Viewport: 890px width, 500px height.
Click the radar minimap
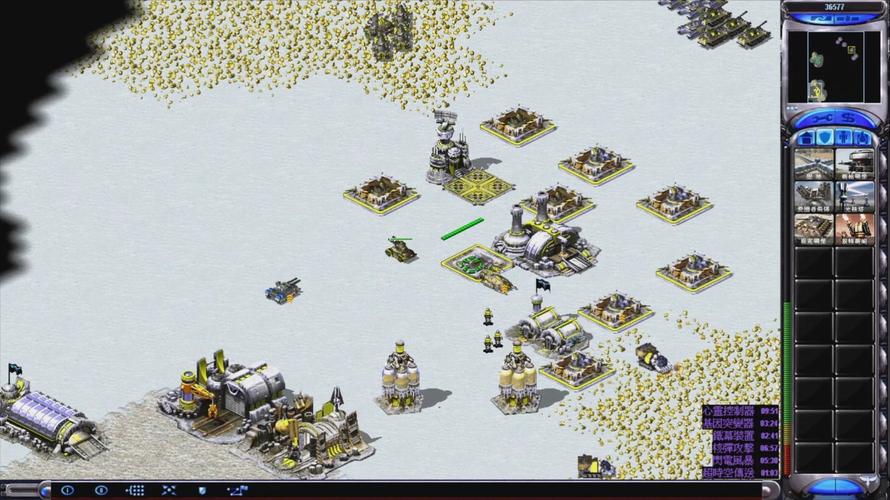coord(833,63)
